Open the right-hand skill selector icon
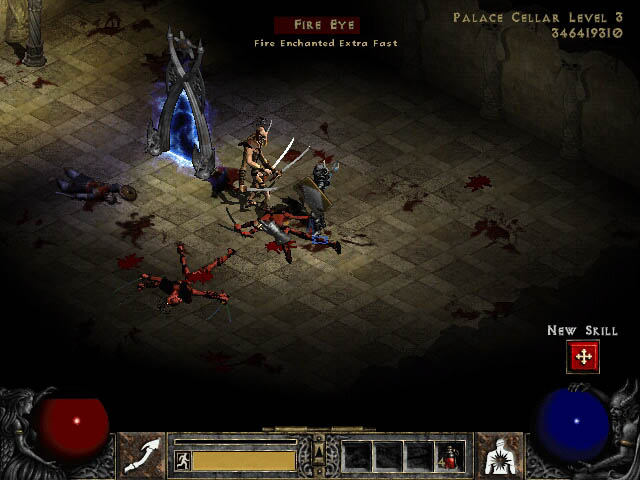The image size is (640, 480). [498, 454]
